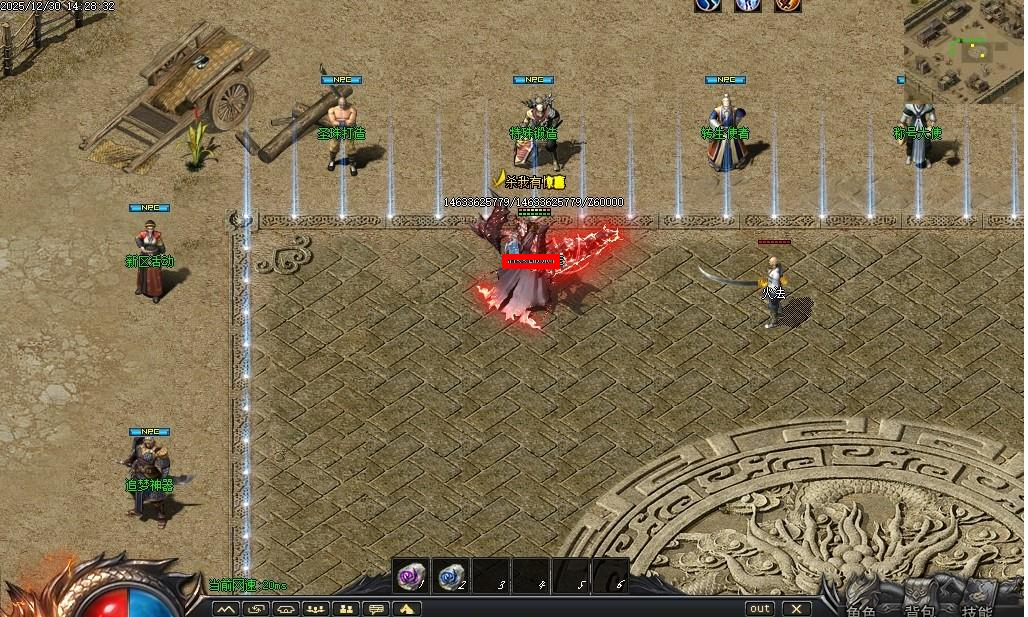Click the mountain peaks toolbar button
The image size is (1028, 617).
[225, 608]
